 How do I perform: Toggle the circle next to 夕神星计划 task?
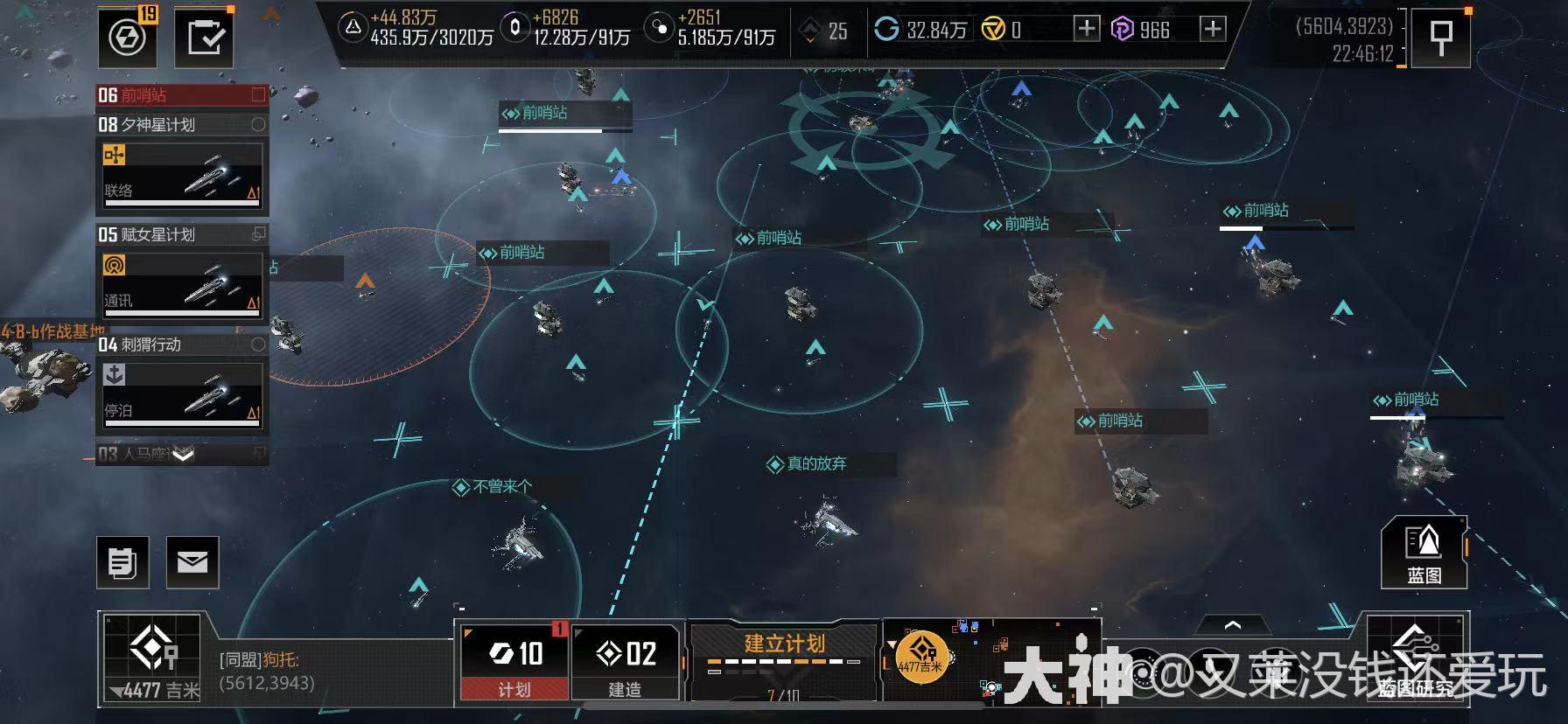tap(257, 125)
